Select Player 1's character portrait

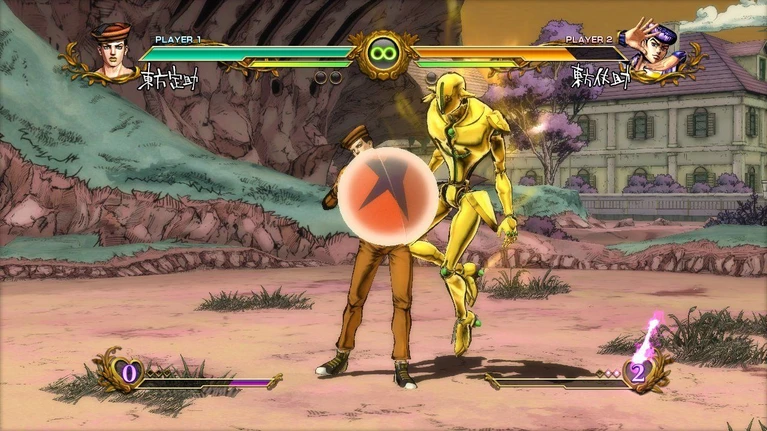pos(111,51)
